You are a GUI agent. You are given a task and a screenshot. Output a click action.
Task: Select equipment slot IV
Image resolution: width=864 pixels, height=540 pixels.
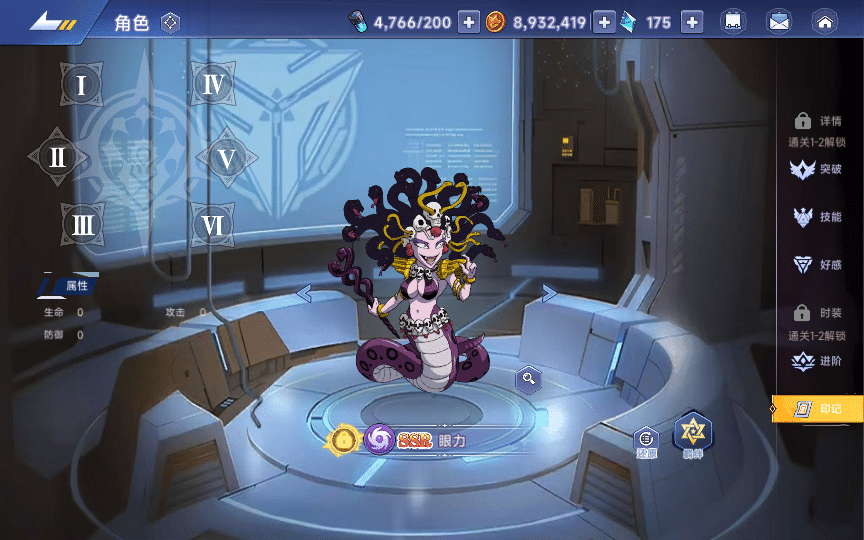(213, 85)
